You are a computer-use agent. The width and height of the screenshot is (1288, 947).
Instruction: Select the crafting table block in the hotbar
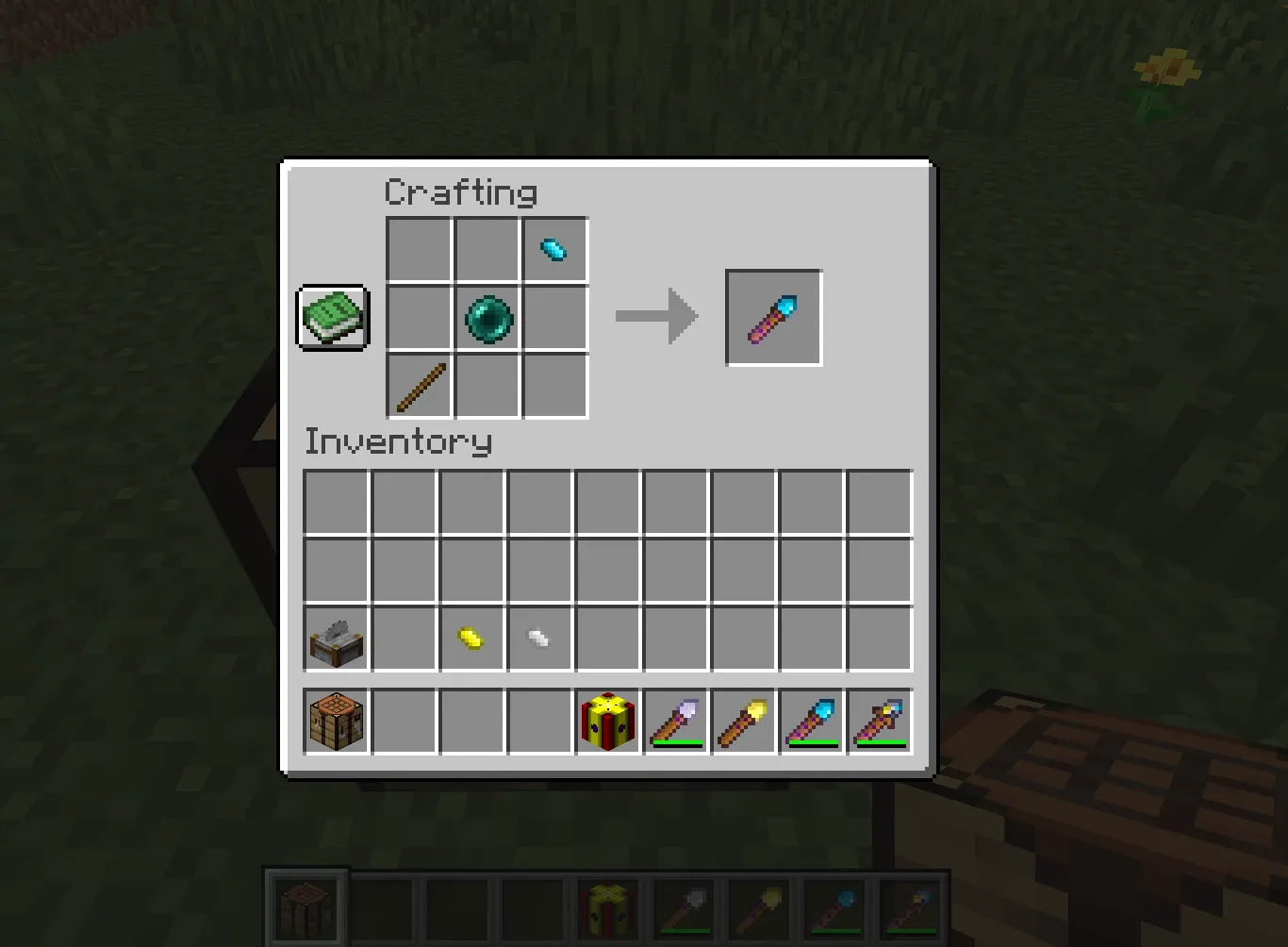click(x=335, y=721)
